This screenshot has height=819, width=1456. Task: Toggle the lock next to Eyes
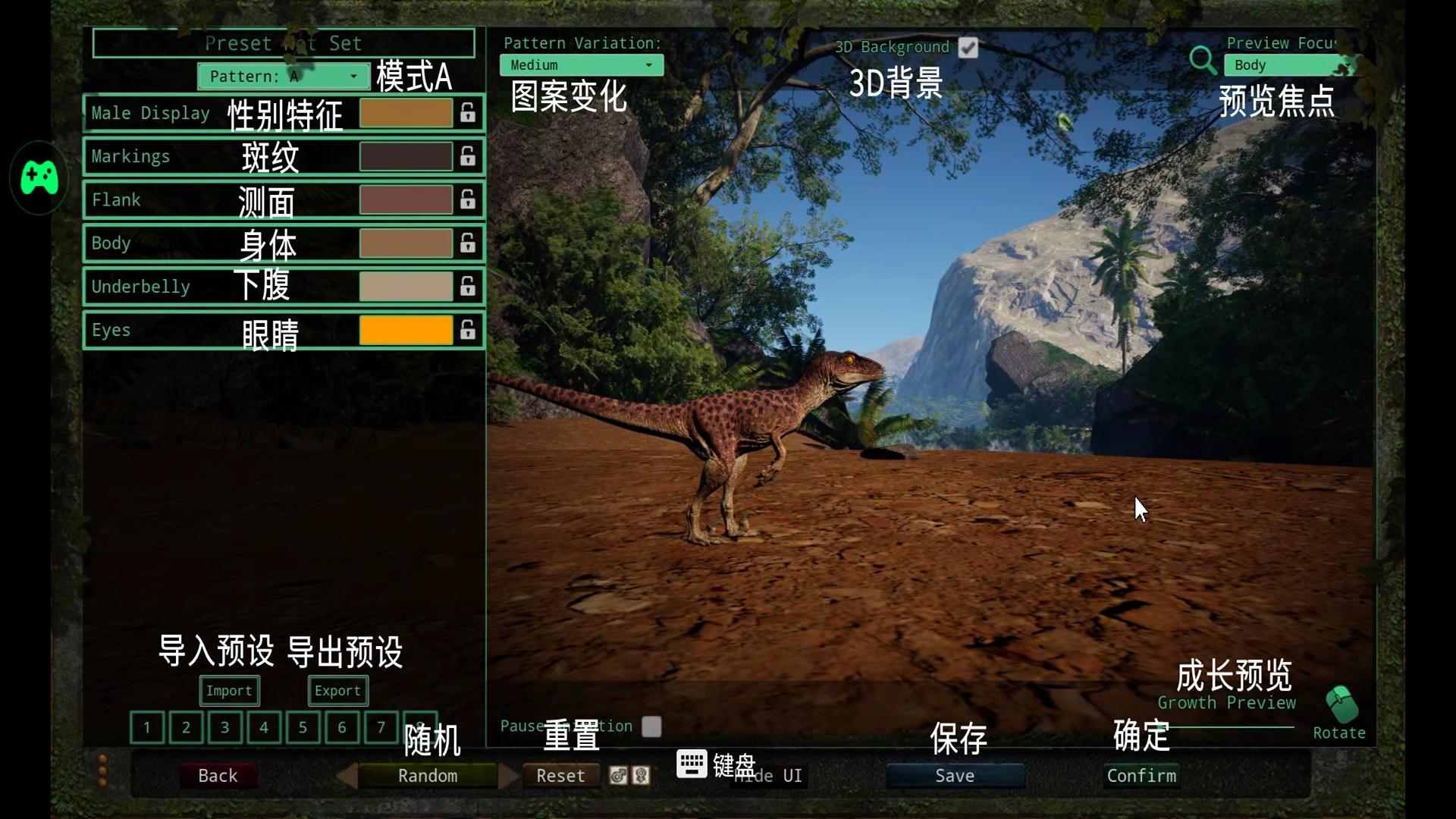pyautogui.click(x=468, y=330)
